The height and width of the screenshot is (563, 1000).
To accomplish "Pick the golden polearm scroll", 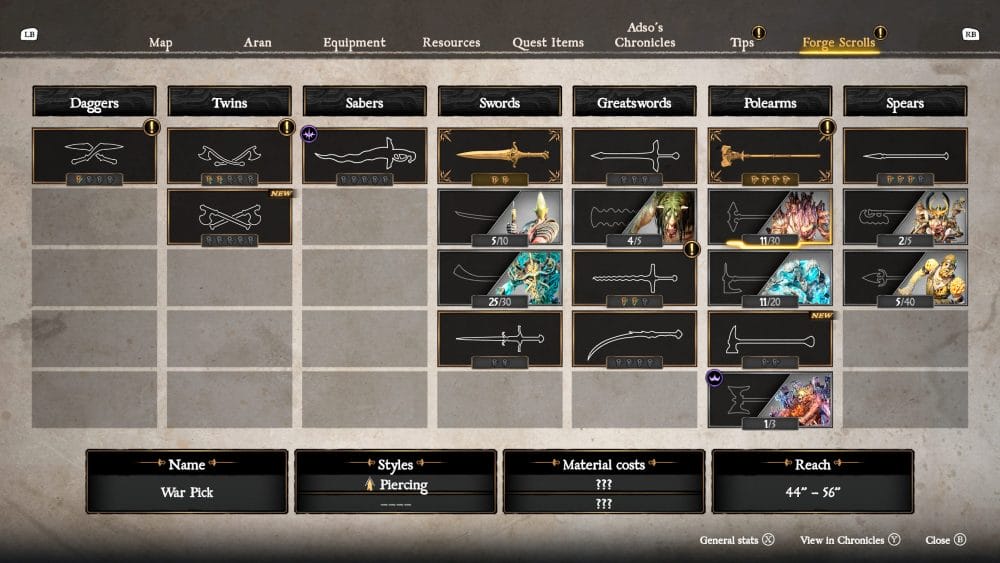I will pyautogui.click(x=770, y=155).
